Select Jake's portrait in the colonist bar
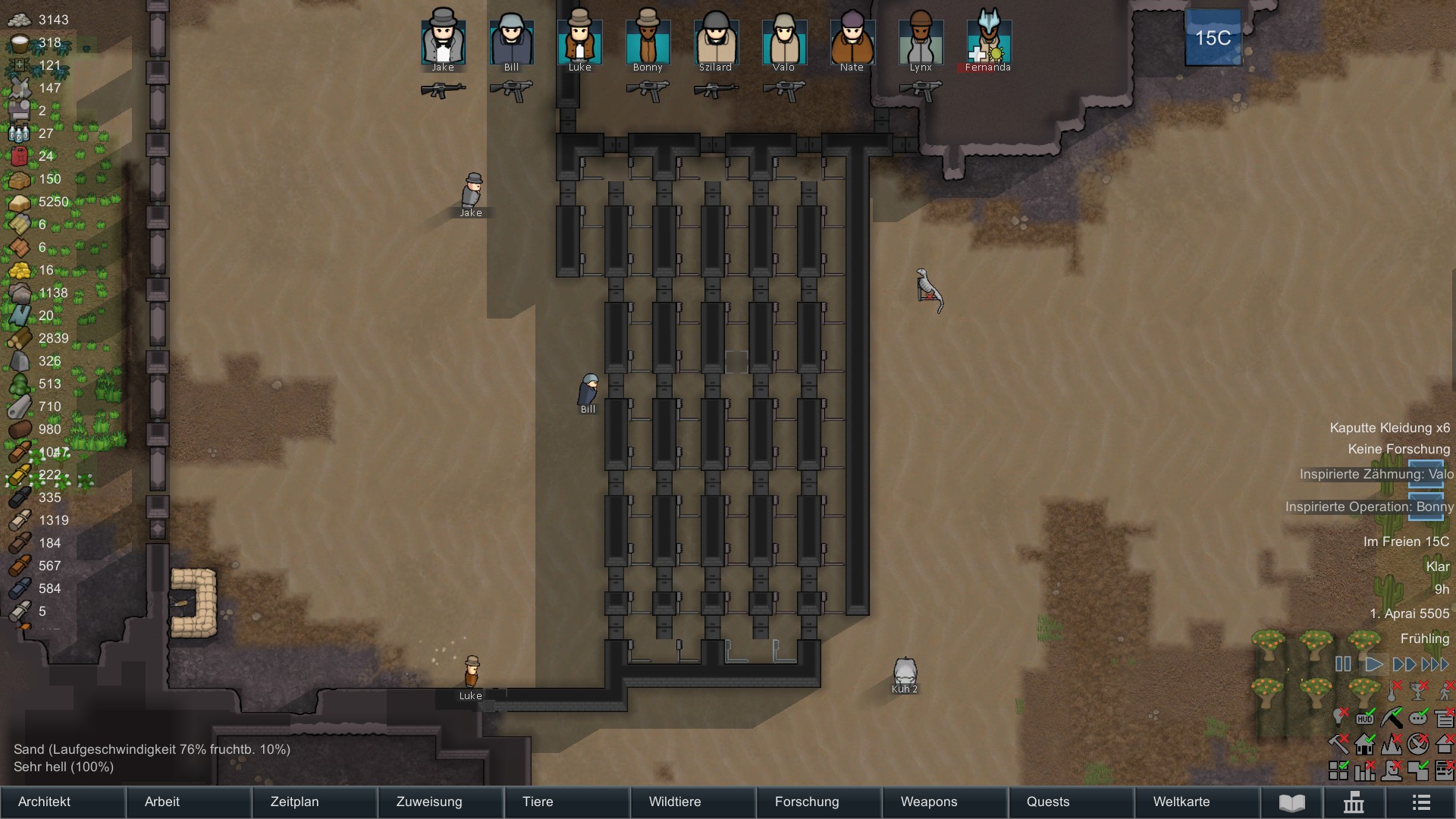This screenshot has height=819, width=1456. pyautogui.click(x=443, y=42)
